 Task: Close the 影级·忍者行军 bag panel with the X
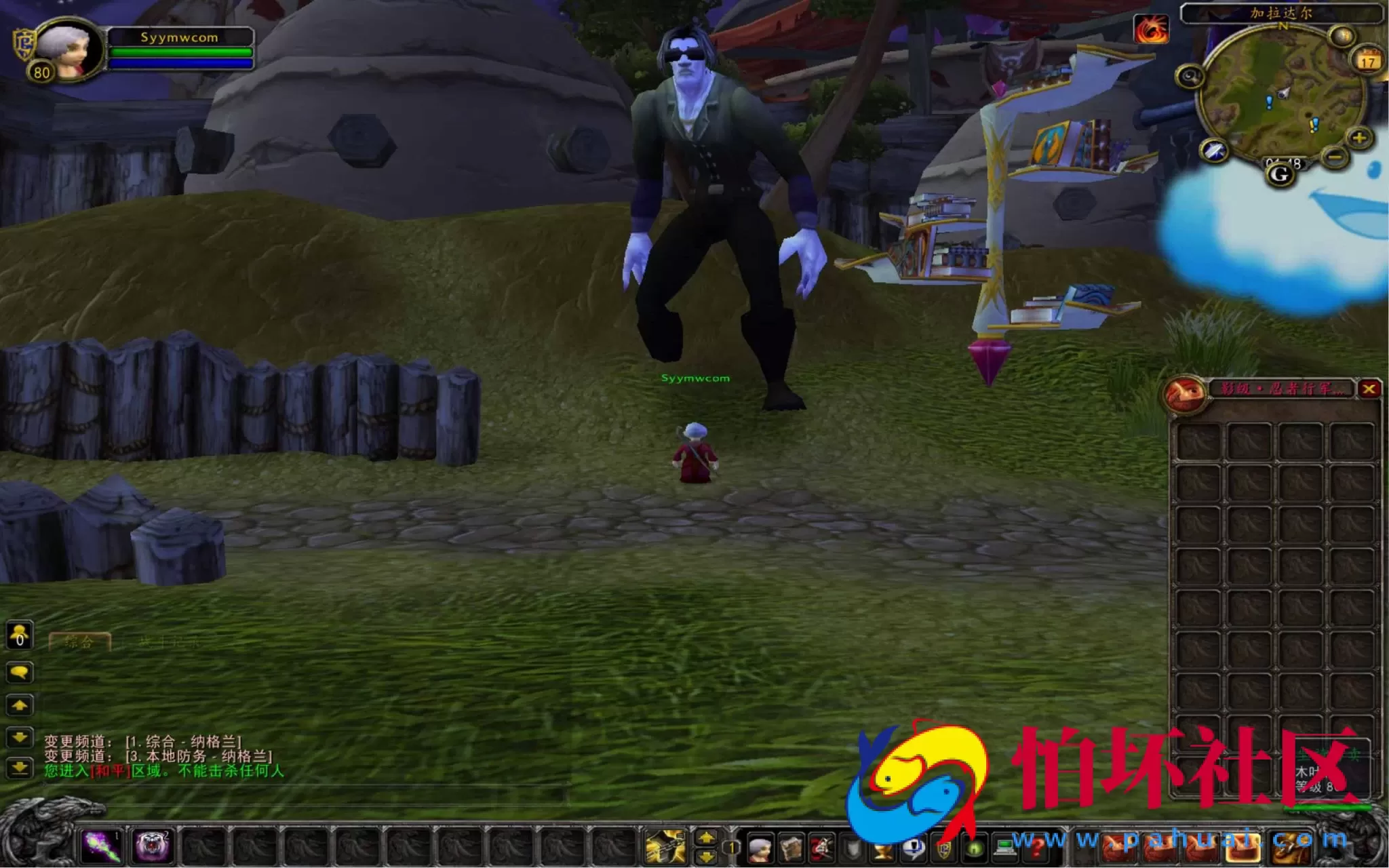tap(1371, 388)
